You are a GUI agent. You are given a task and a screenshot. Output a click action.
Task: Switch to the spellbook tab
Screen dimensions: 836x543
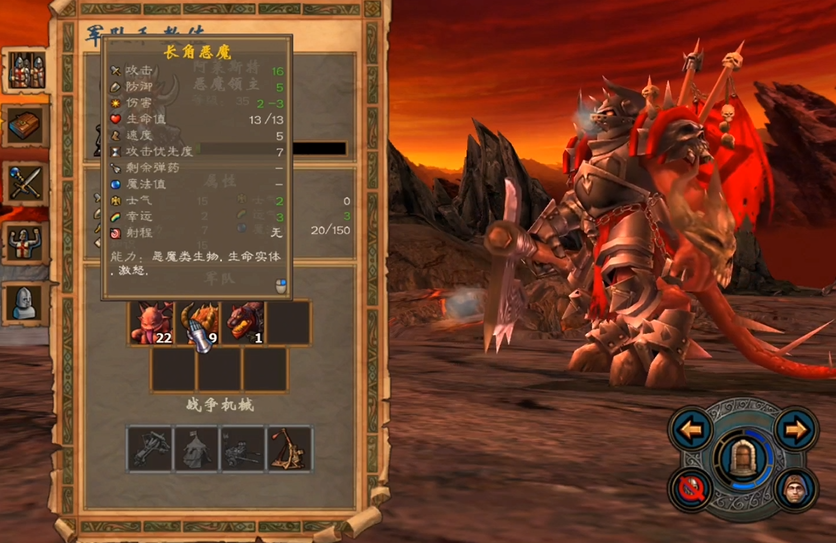[25, 126]
